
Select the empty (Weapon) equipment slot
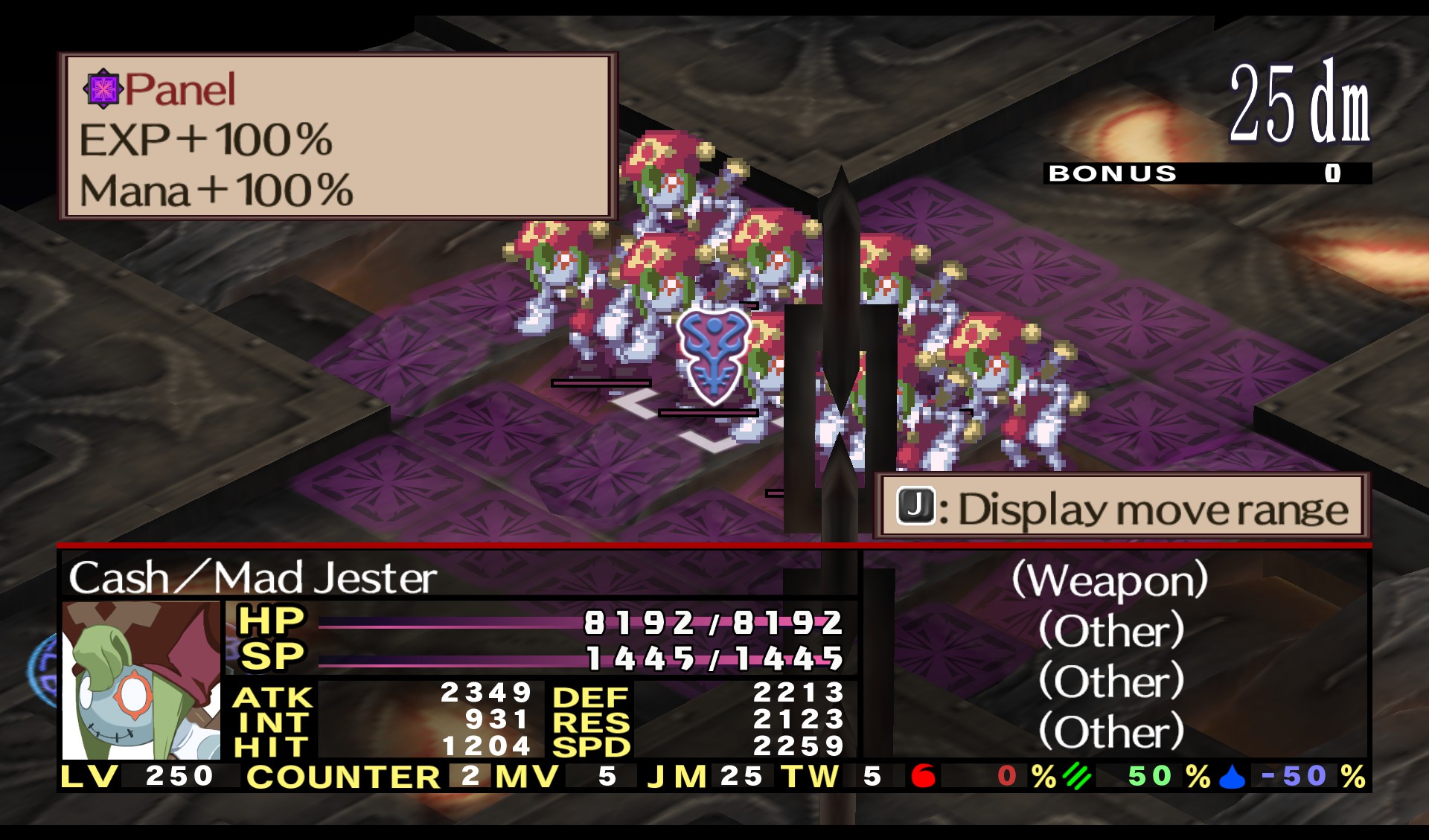[x=1110, y=580]
